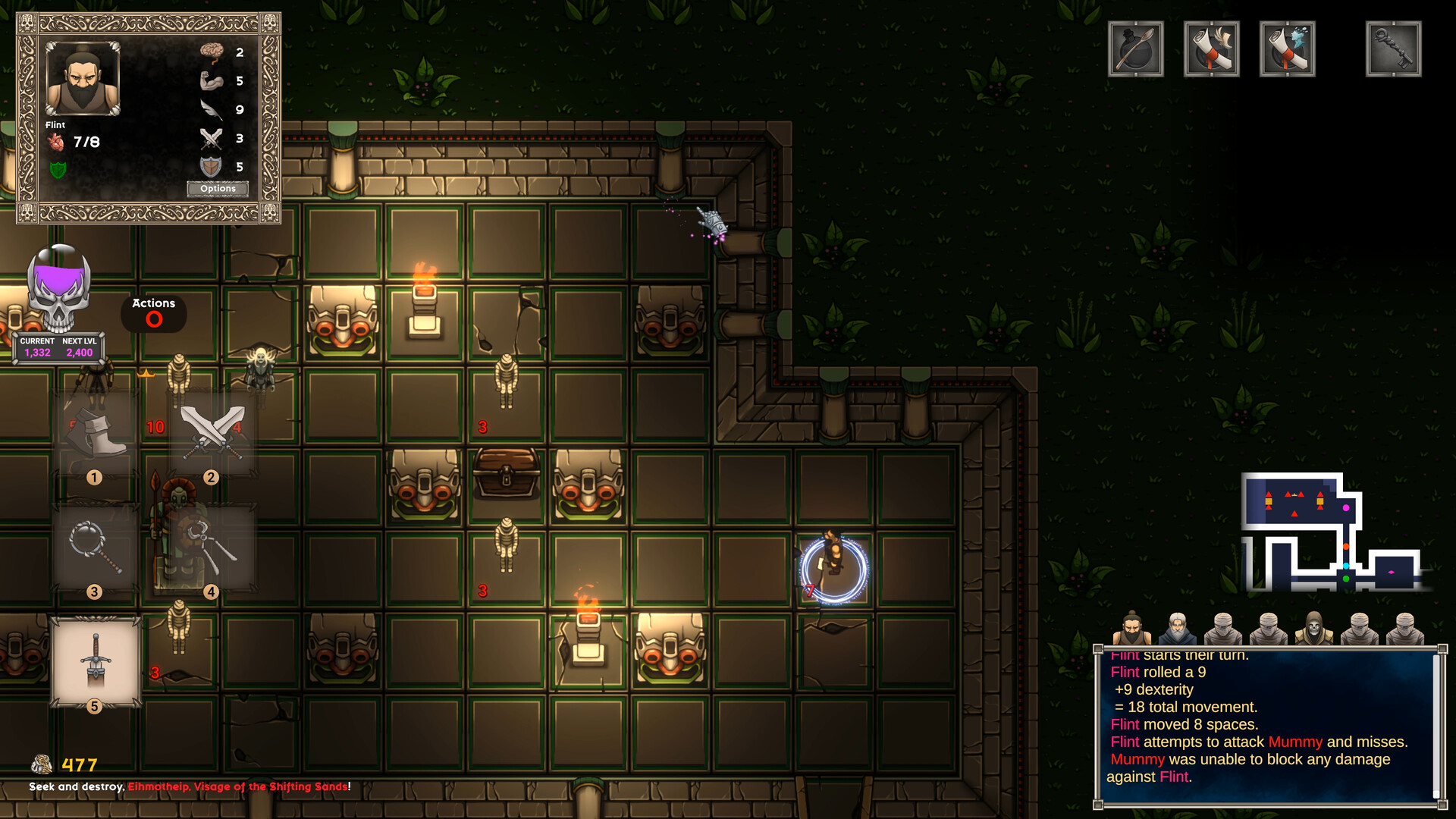Pick the hooded skeleton turn-order portrait
Image resolution: width=1456 pixels, height=819 pixels.
click(x=1313, y=629)
